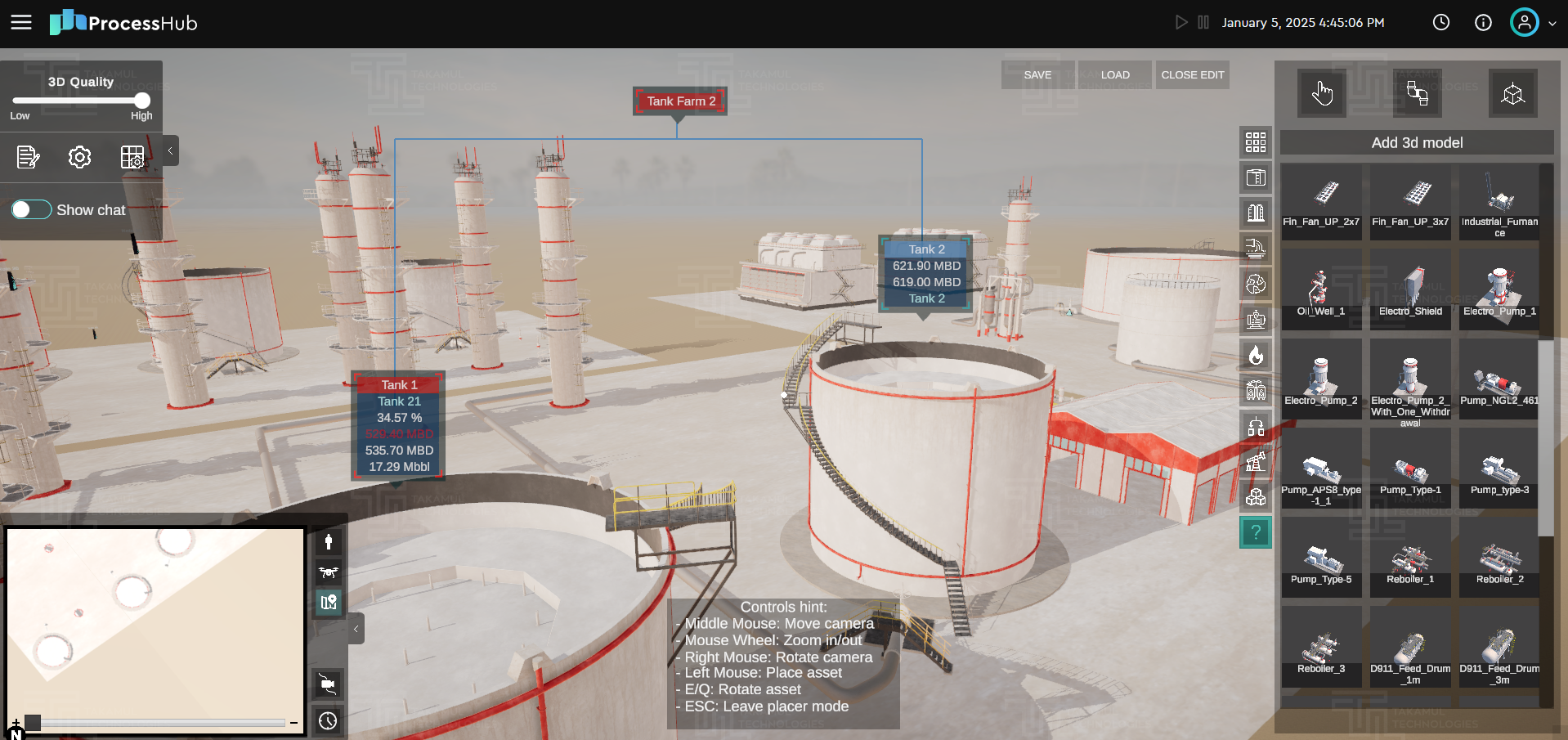Select the Reboiler_1 model thumbnail
1568x740 pixels.
1410,559
